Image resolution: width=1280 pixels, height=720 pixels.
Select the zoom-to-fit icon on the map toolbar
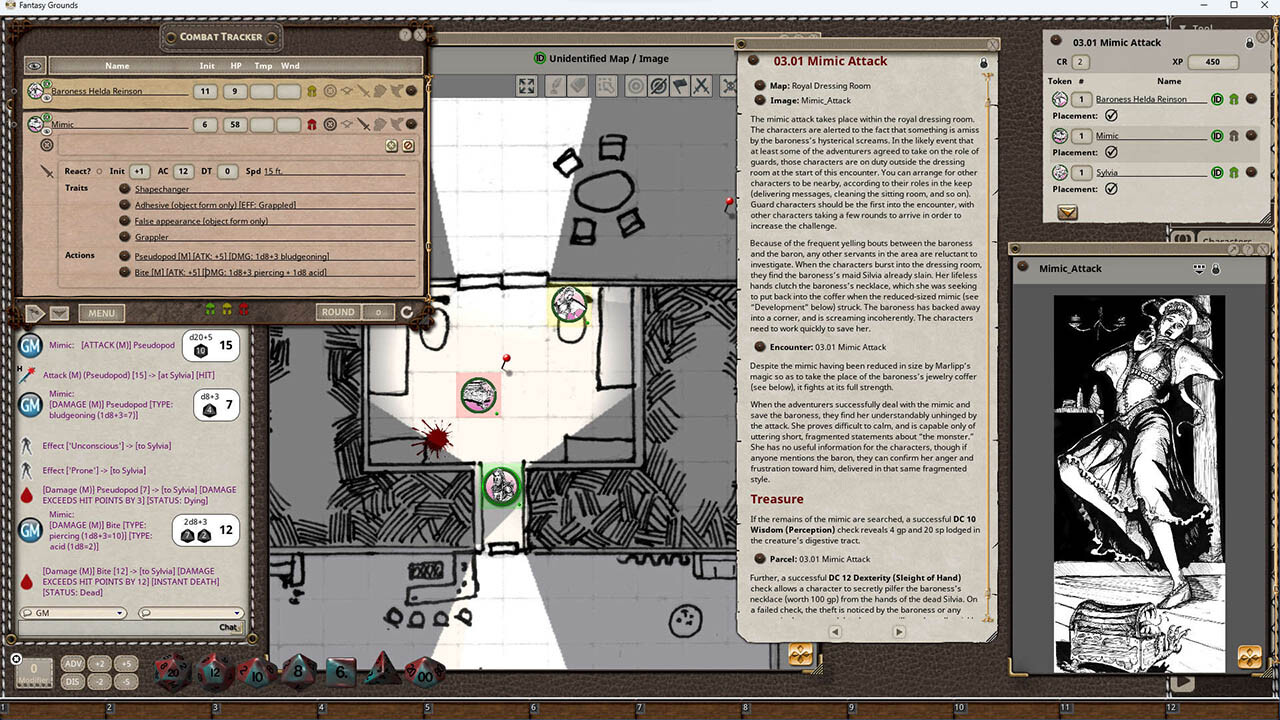(525, 86)
